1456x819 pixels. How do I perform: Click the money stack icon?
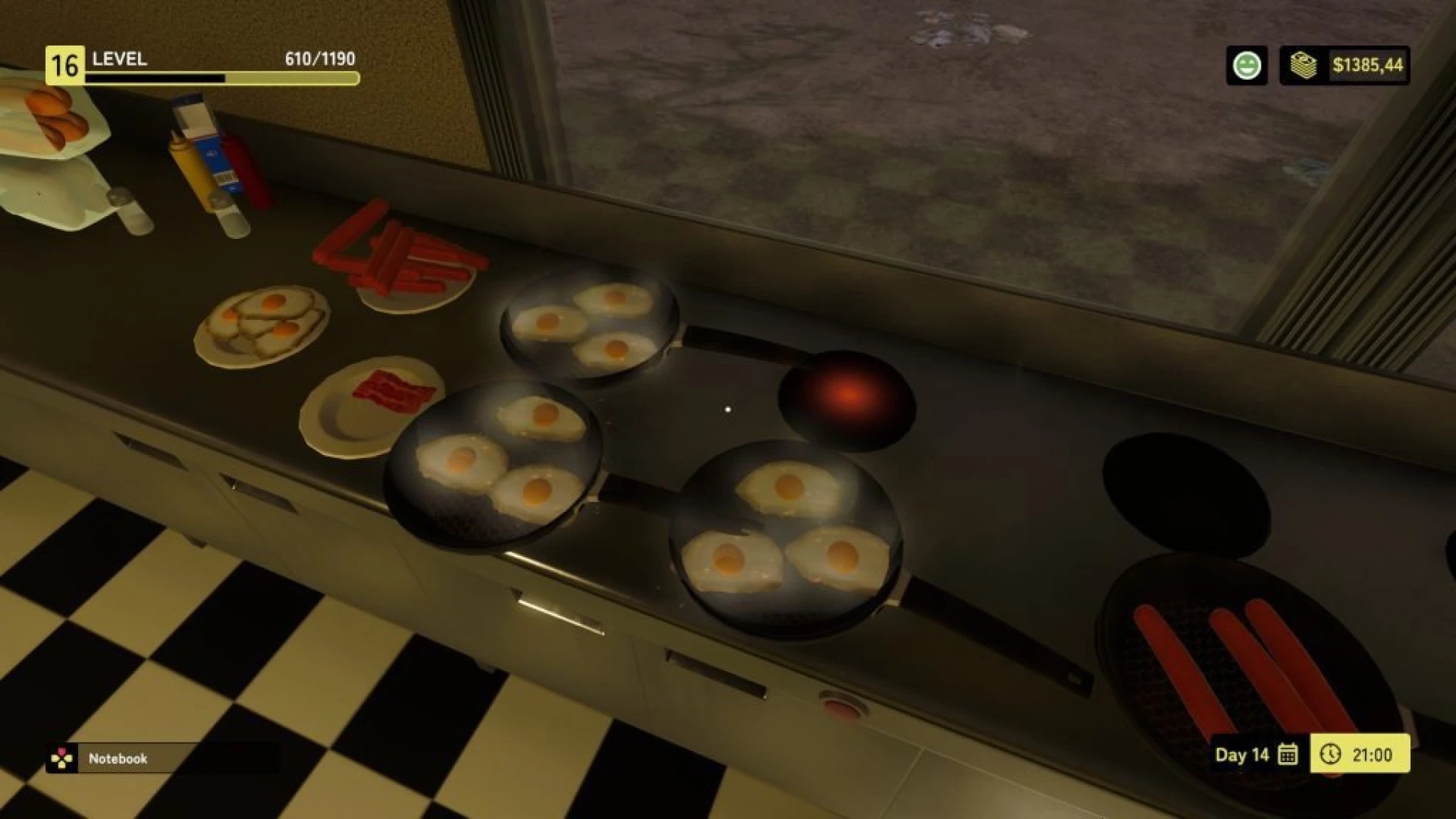point(1306,67)
